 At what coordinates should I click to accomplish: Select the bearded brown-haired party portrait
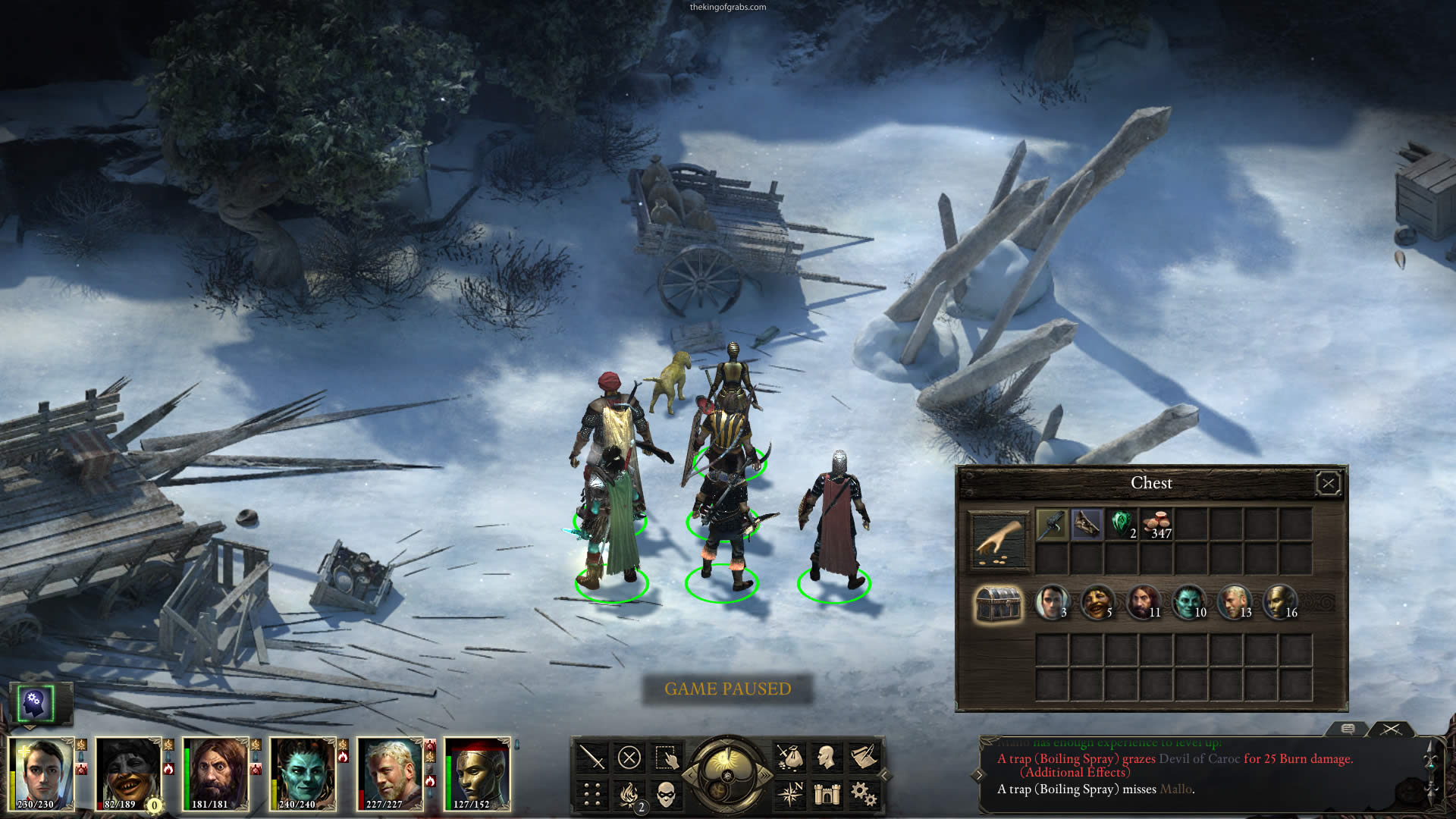click(x=215, y=773)
